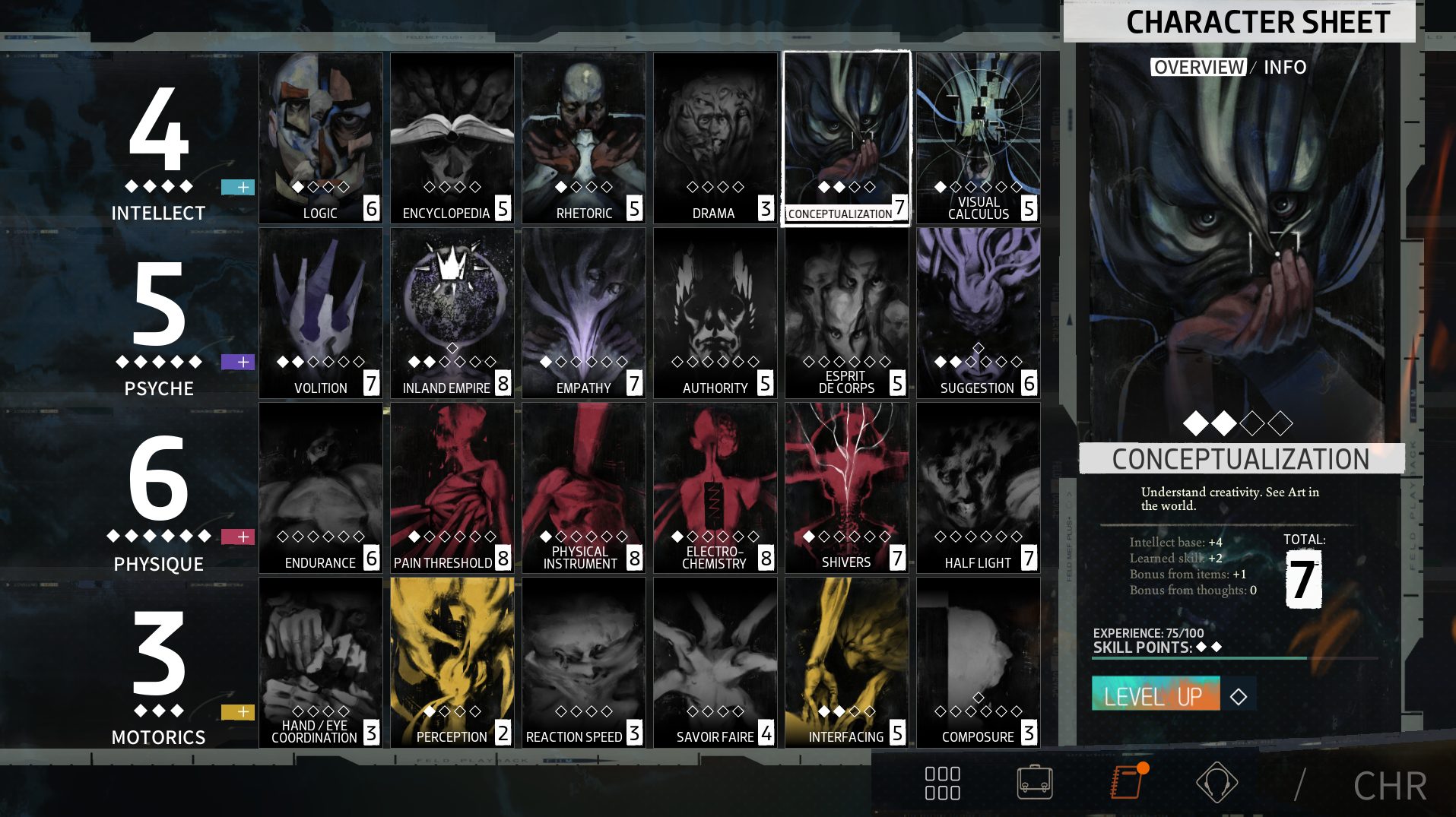Open the Inland Empire skill card

452,312
